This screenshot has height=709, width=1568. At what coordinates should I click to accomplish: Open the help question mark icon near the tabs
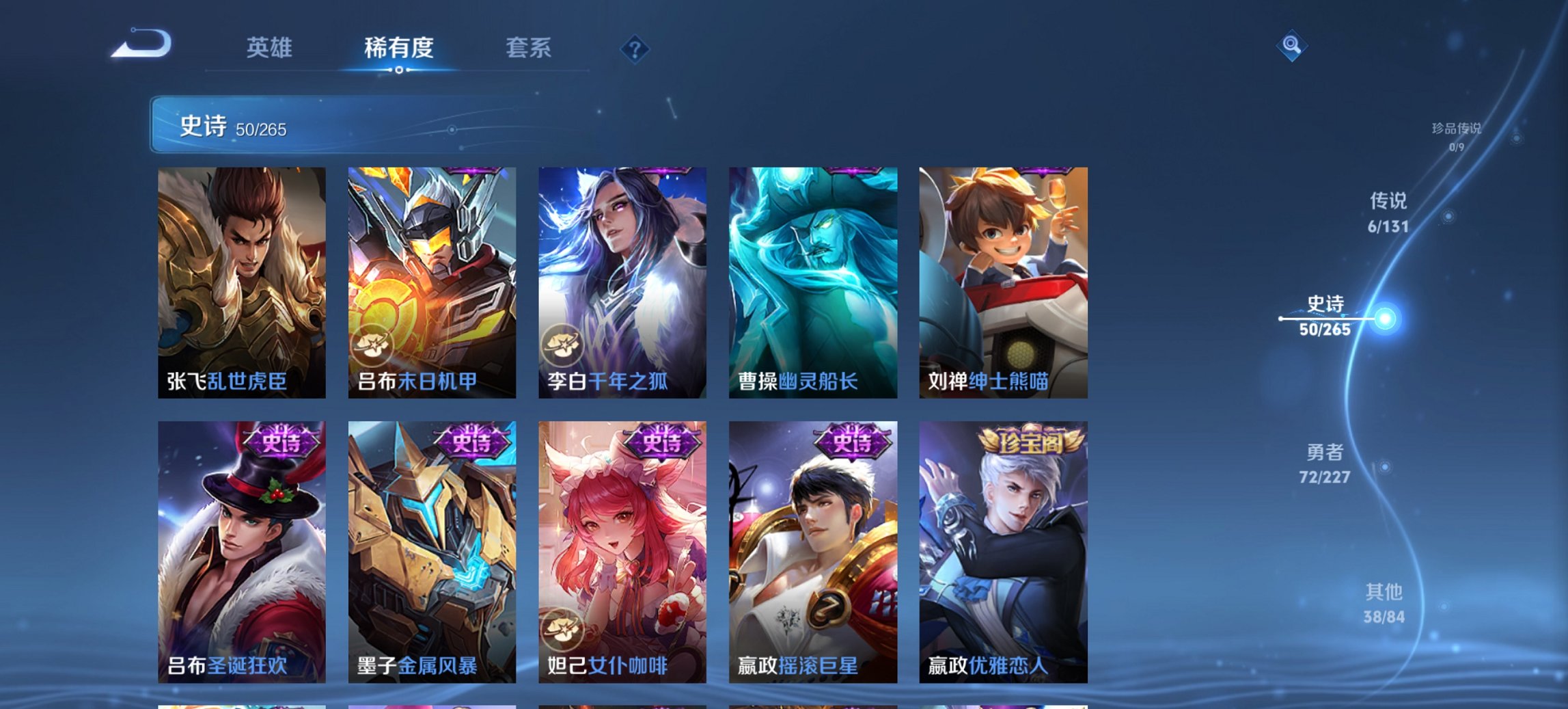click(x=635, y=49)
